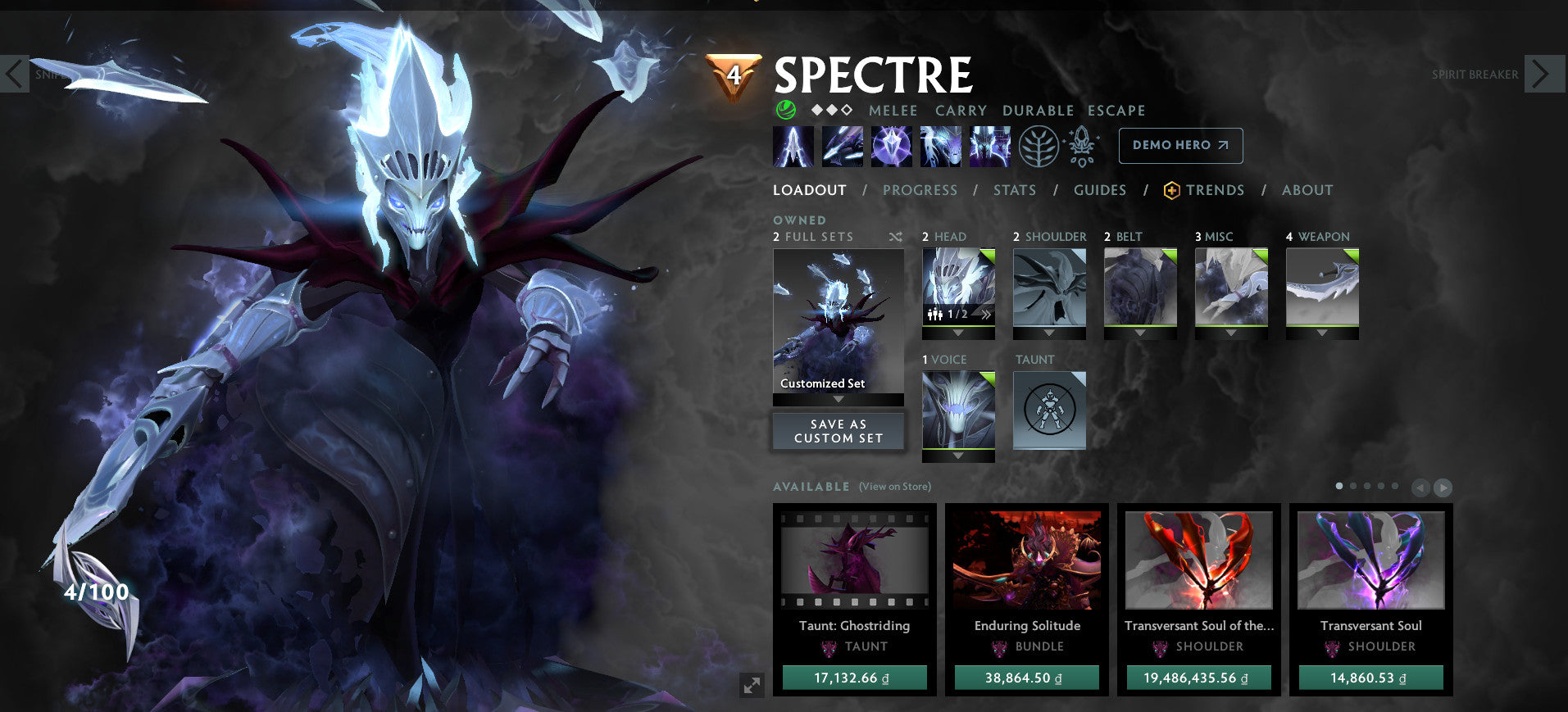Click the arrow to Spirit Breaker
Image resolution: width=1568 pixels, height=712 pixels.
pos(1544,74)
